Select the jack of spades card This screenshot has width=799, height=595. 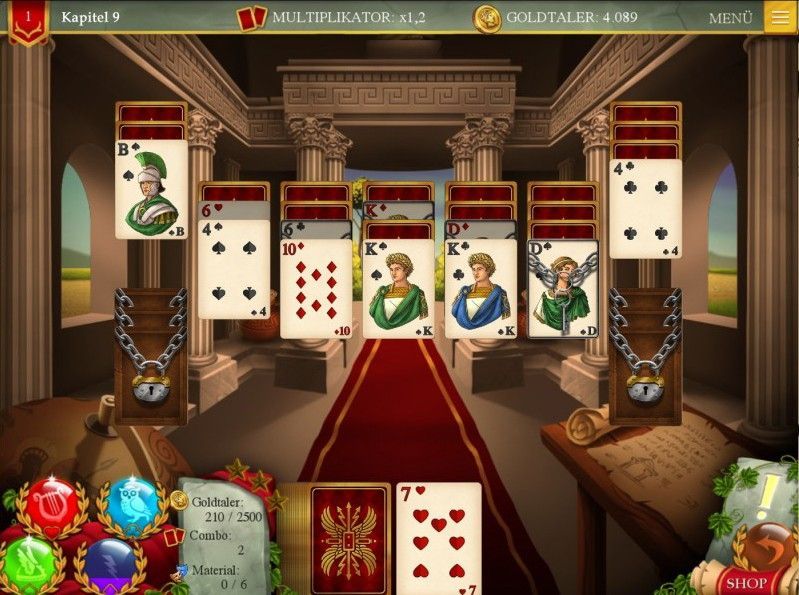point(152,189)
